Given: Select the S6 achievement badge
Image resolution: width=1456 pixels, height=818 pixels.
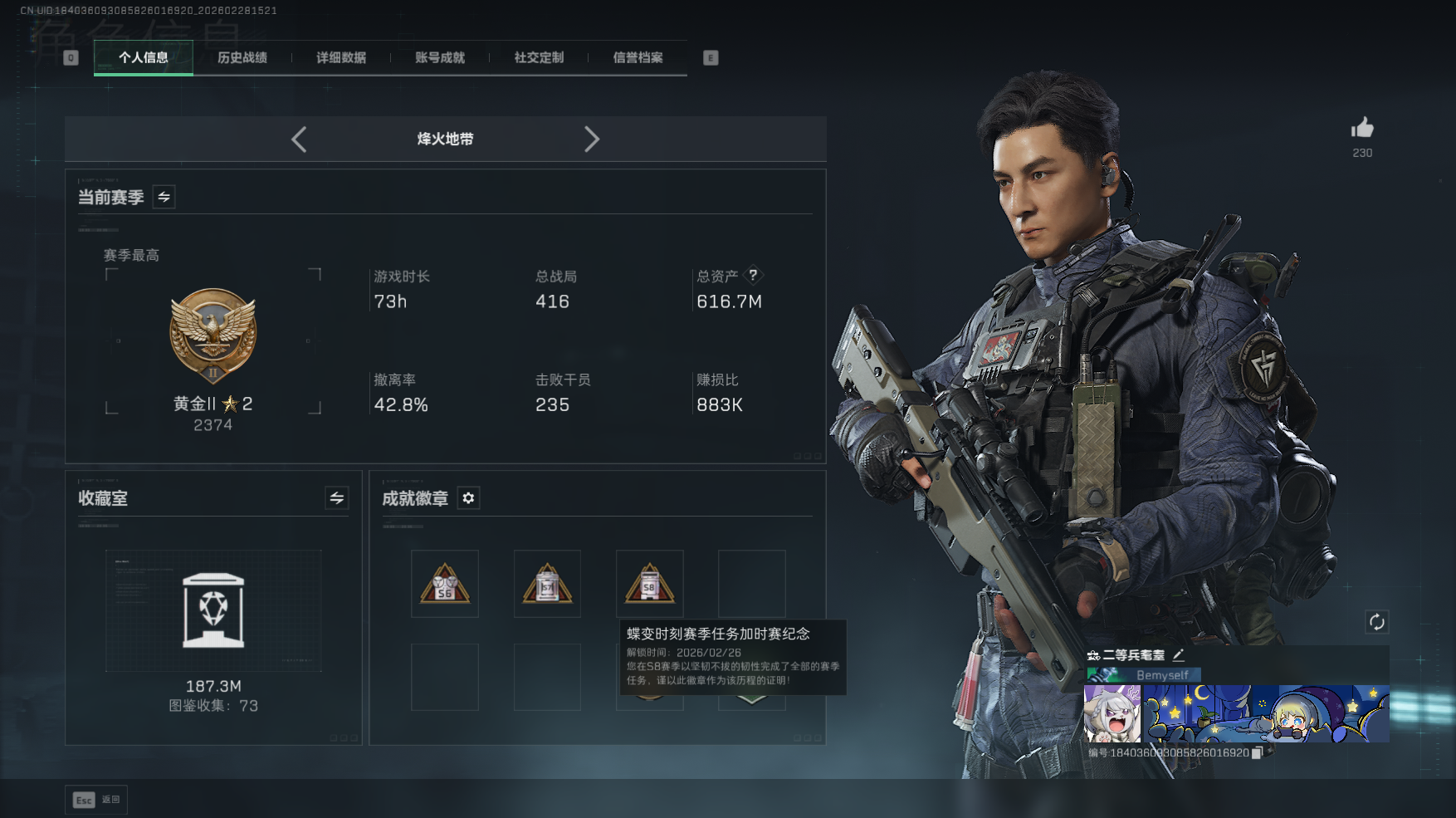Looking at the screenshot, I should point(445,584).
